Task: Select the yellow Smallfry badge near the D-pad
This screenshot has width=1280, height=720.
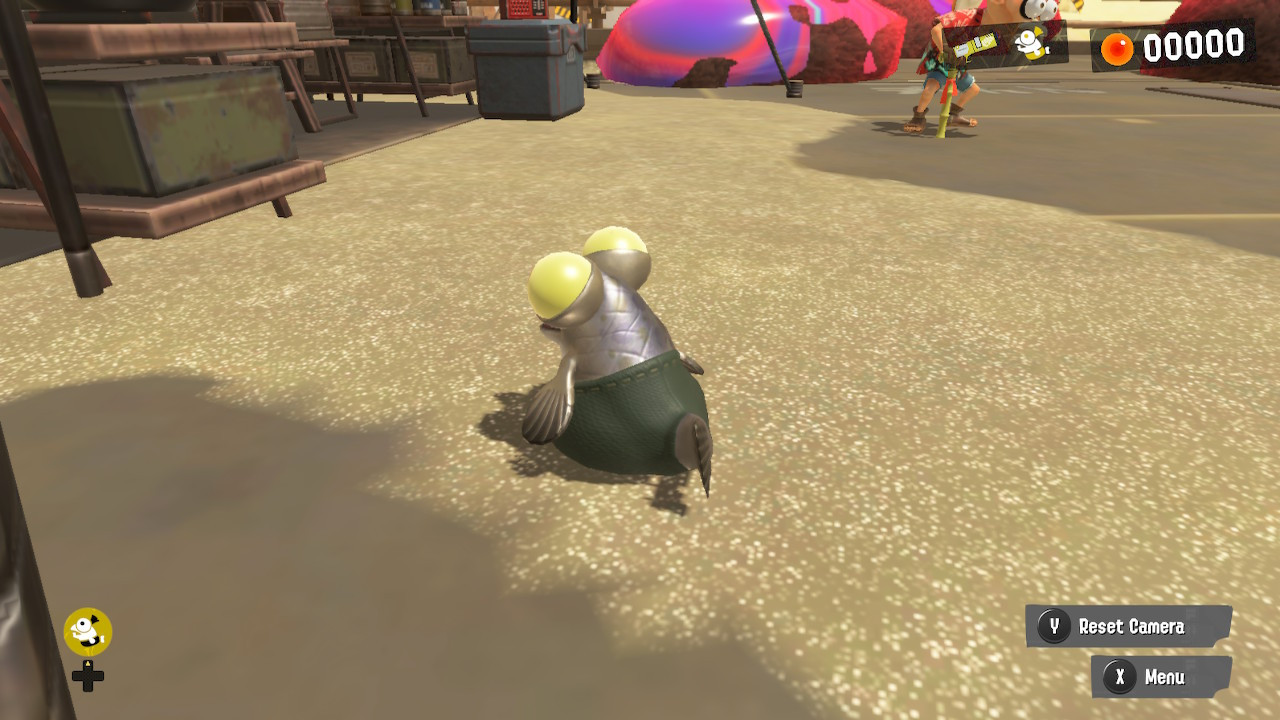Action: [x=88, y=628]
